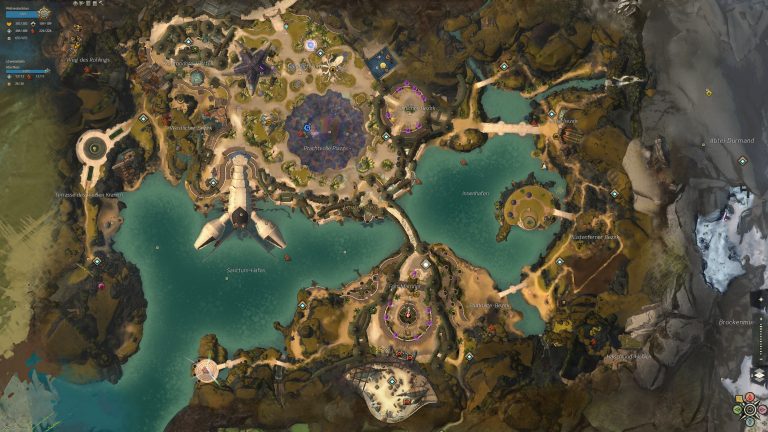Open the map layers selector
The height and width of the screenshot is (432, 768).
point(758,375)
